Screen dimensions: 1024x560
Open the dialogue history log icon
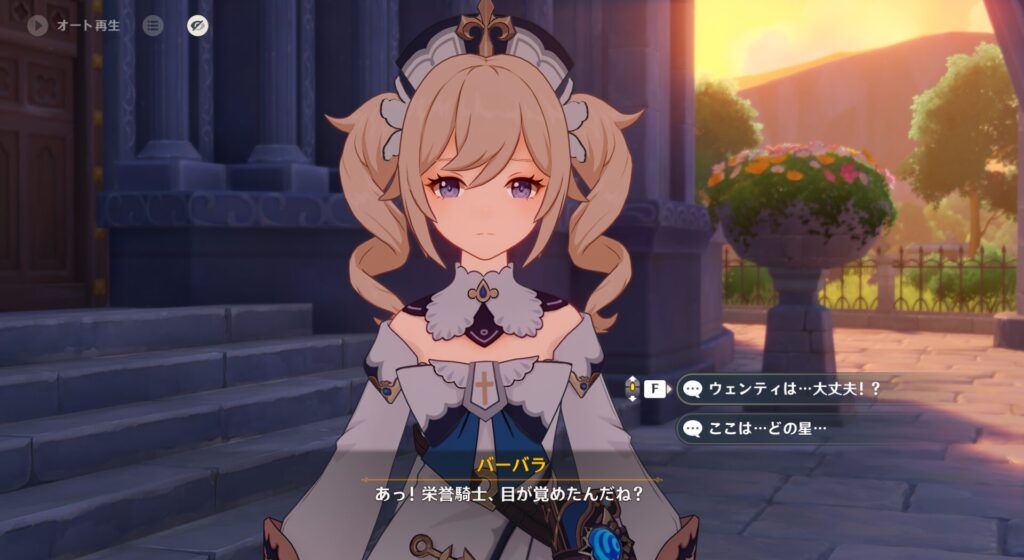pos(152,26)
